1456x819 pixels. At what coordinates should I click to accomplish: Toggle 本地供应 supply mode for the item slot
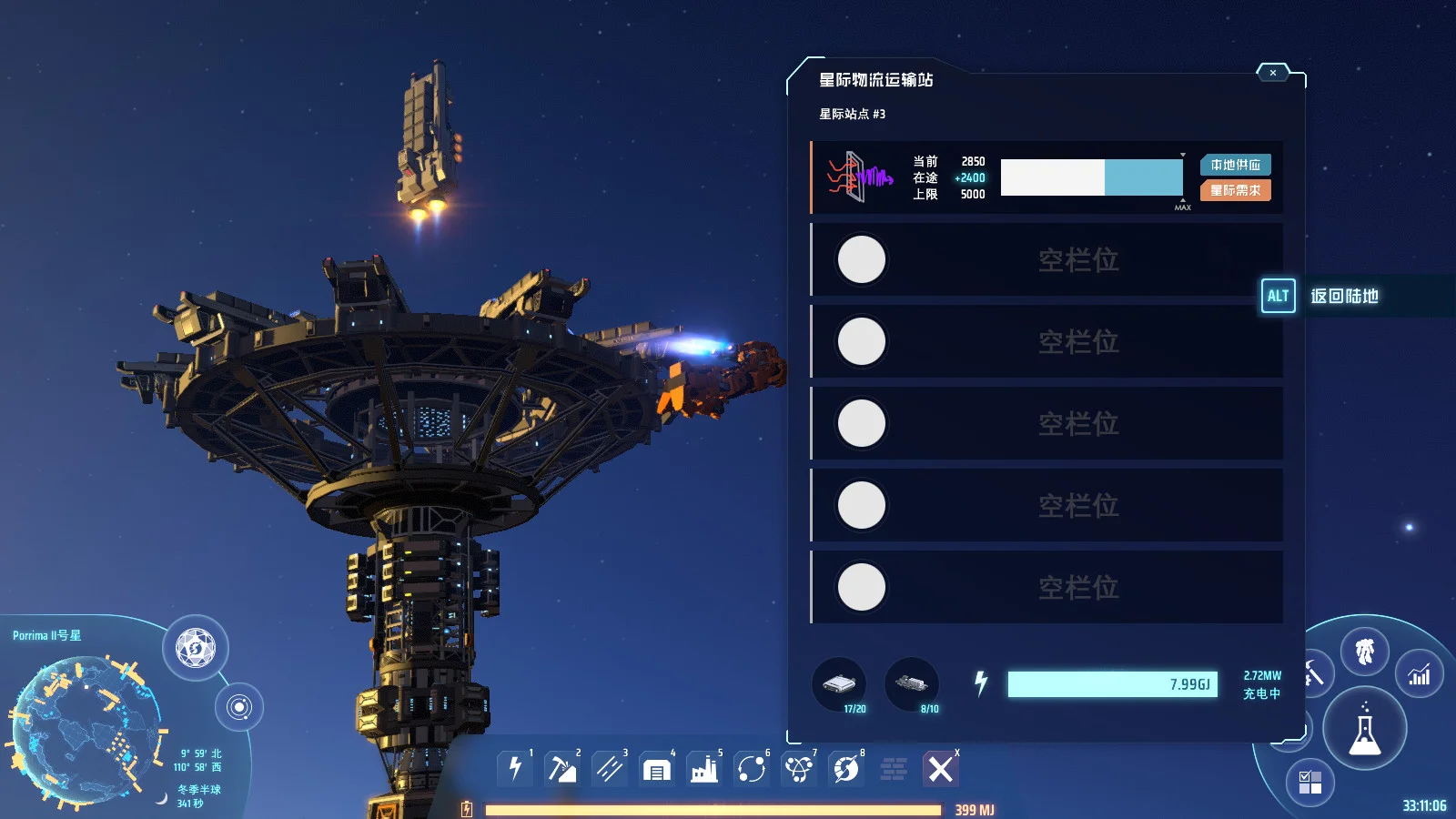pyautogui.click(x=1235, y=166)
